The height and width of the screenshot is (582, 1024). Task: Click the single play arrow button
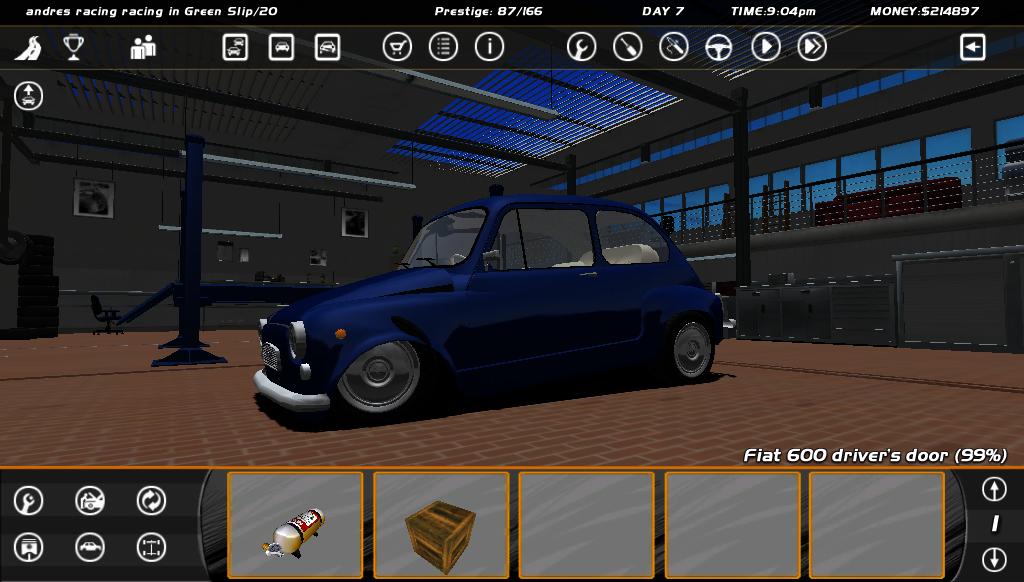[766, 47]
